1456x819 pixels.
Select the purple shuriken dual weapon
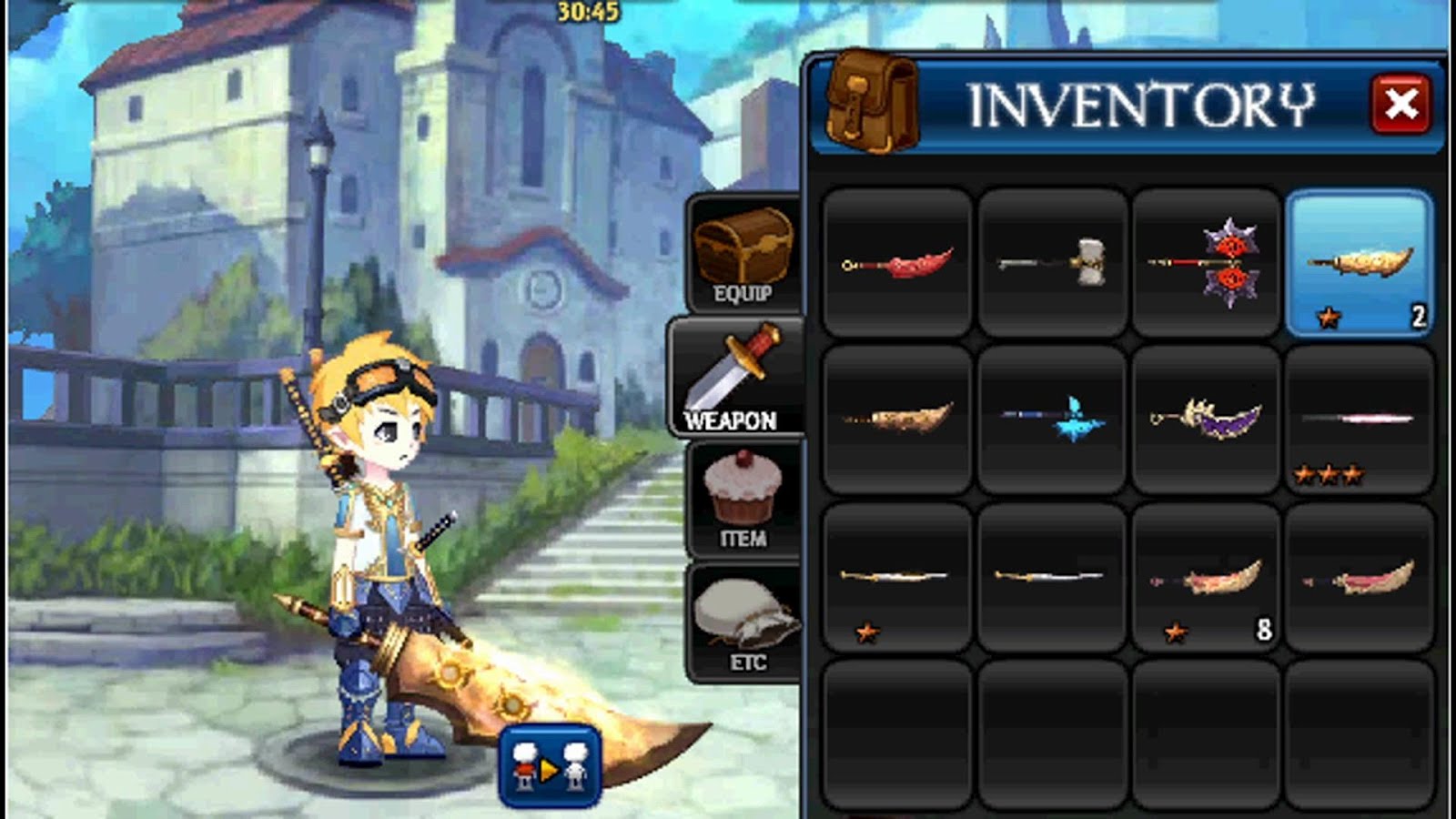[1206, 259]
